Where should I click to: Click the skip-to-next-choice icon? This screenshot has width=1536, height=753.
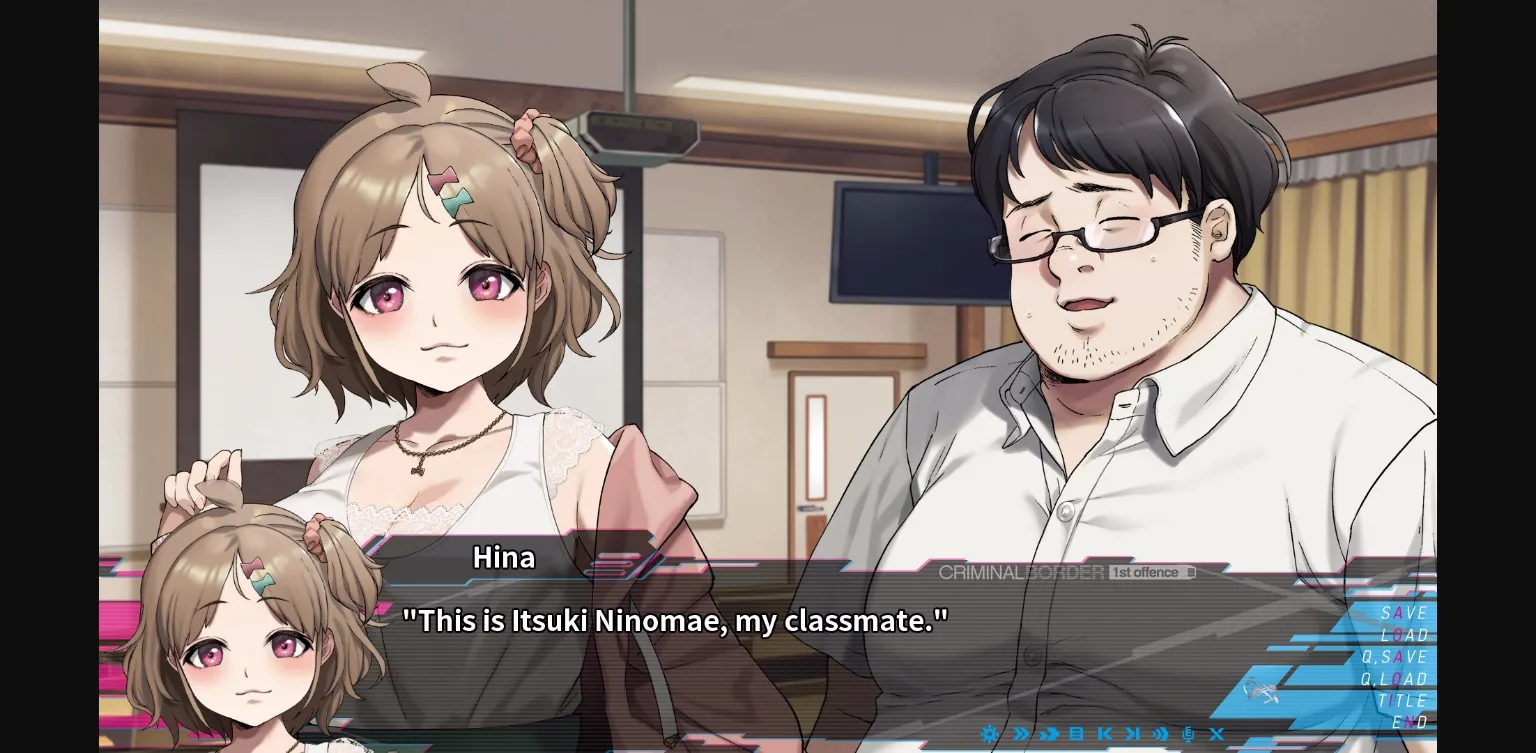(x=1134, y=733)
